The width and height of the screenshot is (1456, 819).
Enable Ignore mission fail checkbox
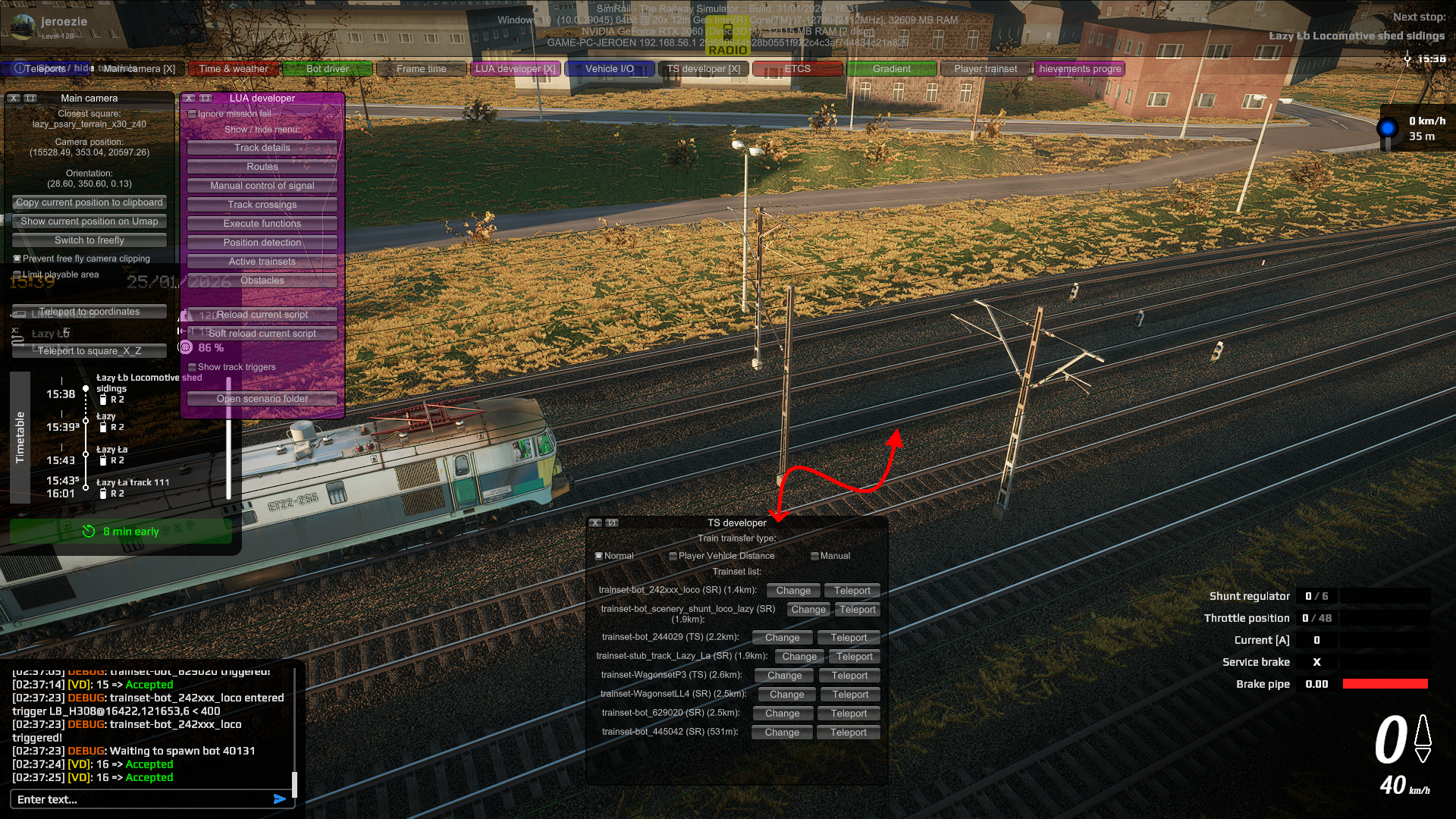click(193, 115)
